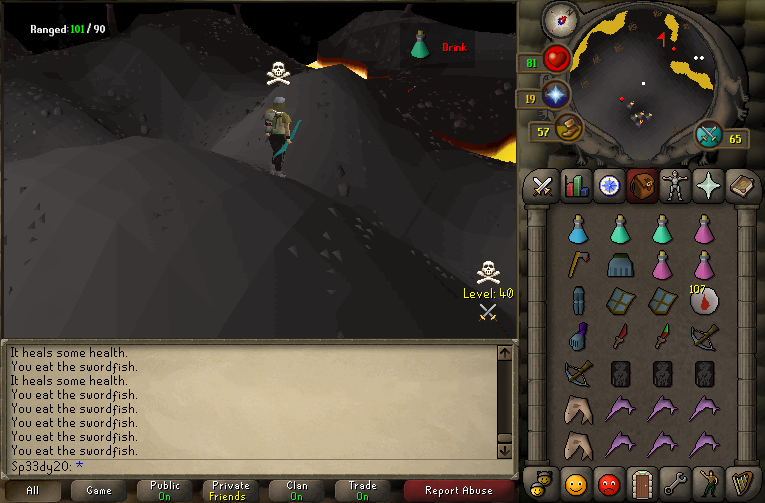The image size is (765, 503).
Task: Switch to the Skills tab
Action: pyautogui.click(x=575, y=186)
